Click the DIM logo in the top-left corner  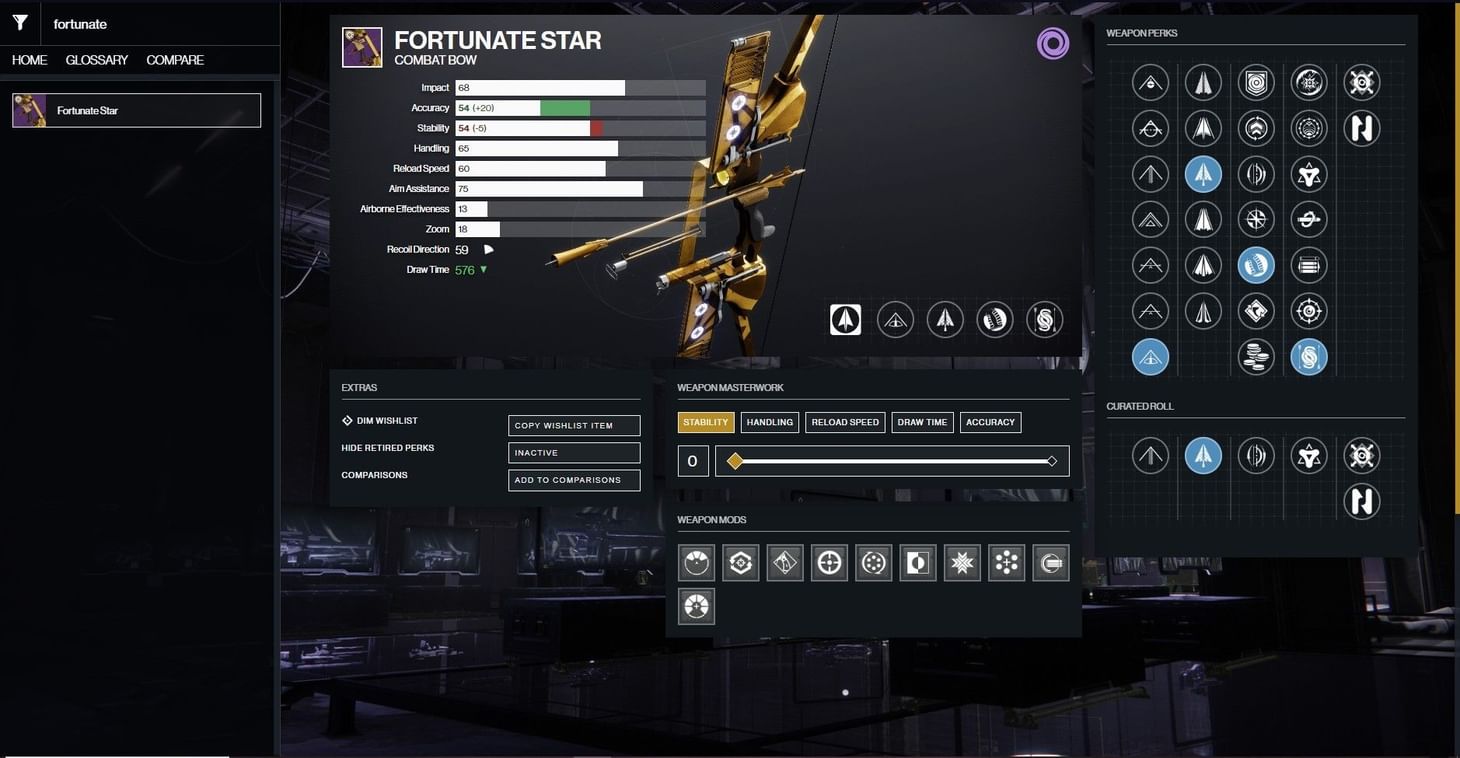[19, 21]
